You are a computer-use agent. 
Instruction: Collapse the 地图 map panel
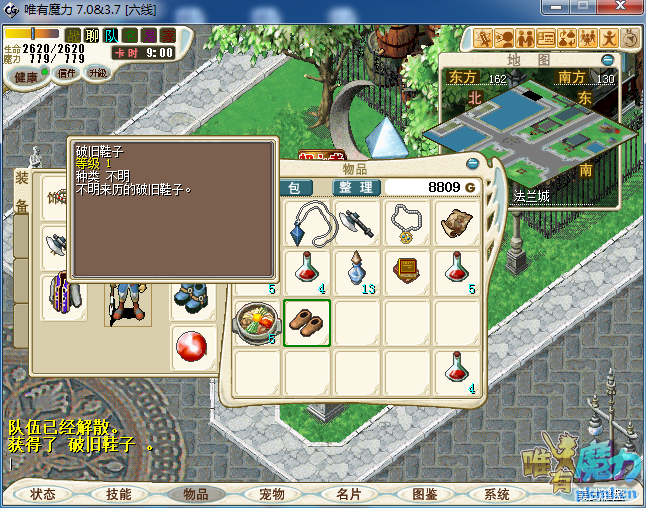607,60
